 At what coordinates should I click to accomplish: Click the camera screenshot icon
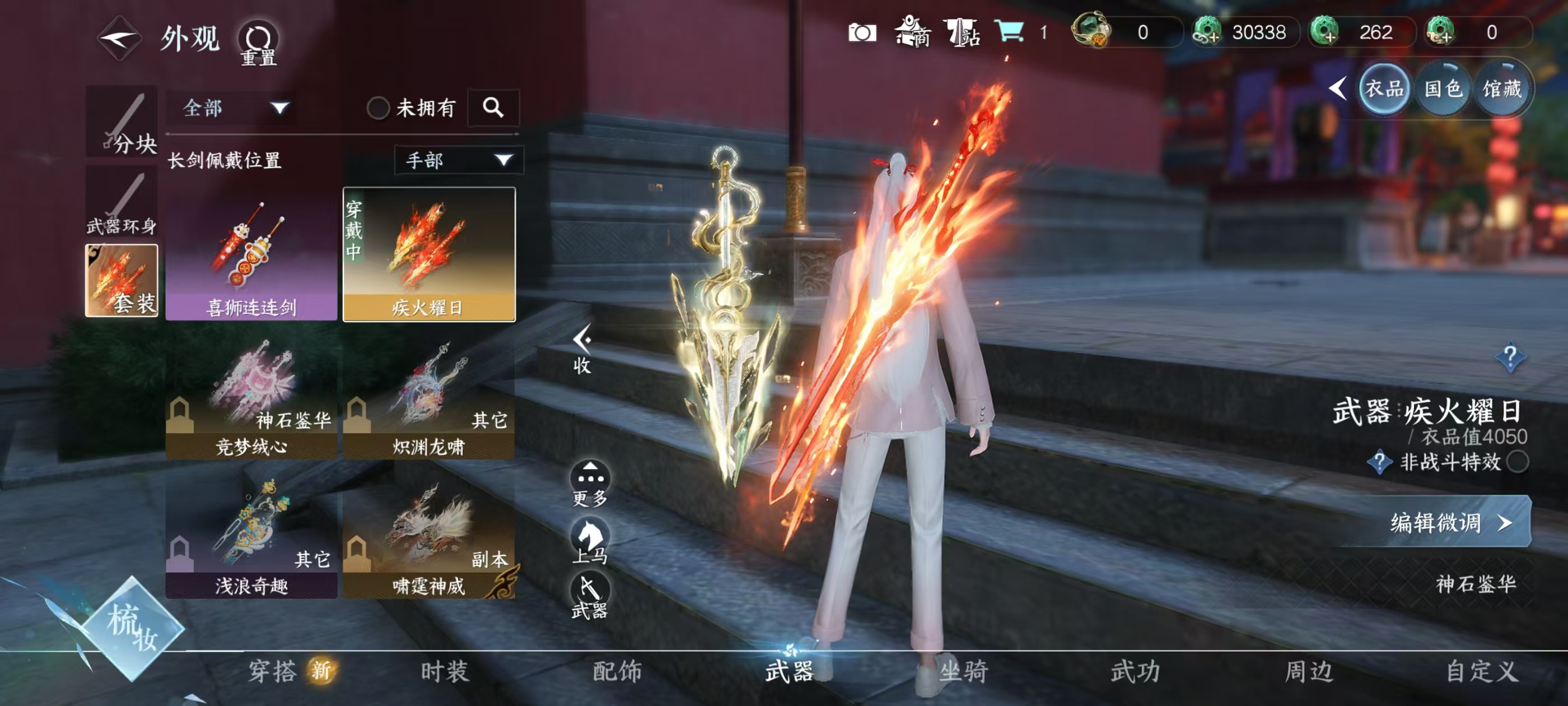pos(864,34)
